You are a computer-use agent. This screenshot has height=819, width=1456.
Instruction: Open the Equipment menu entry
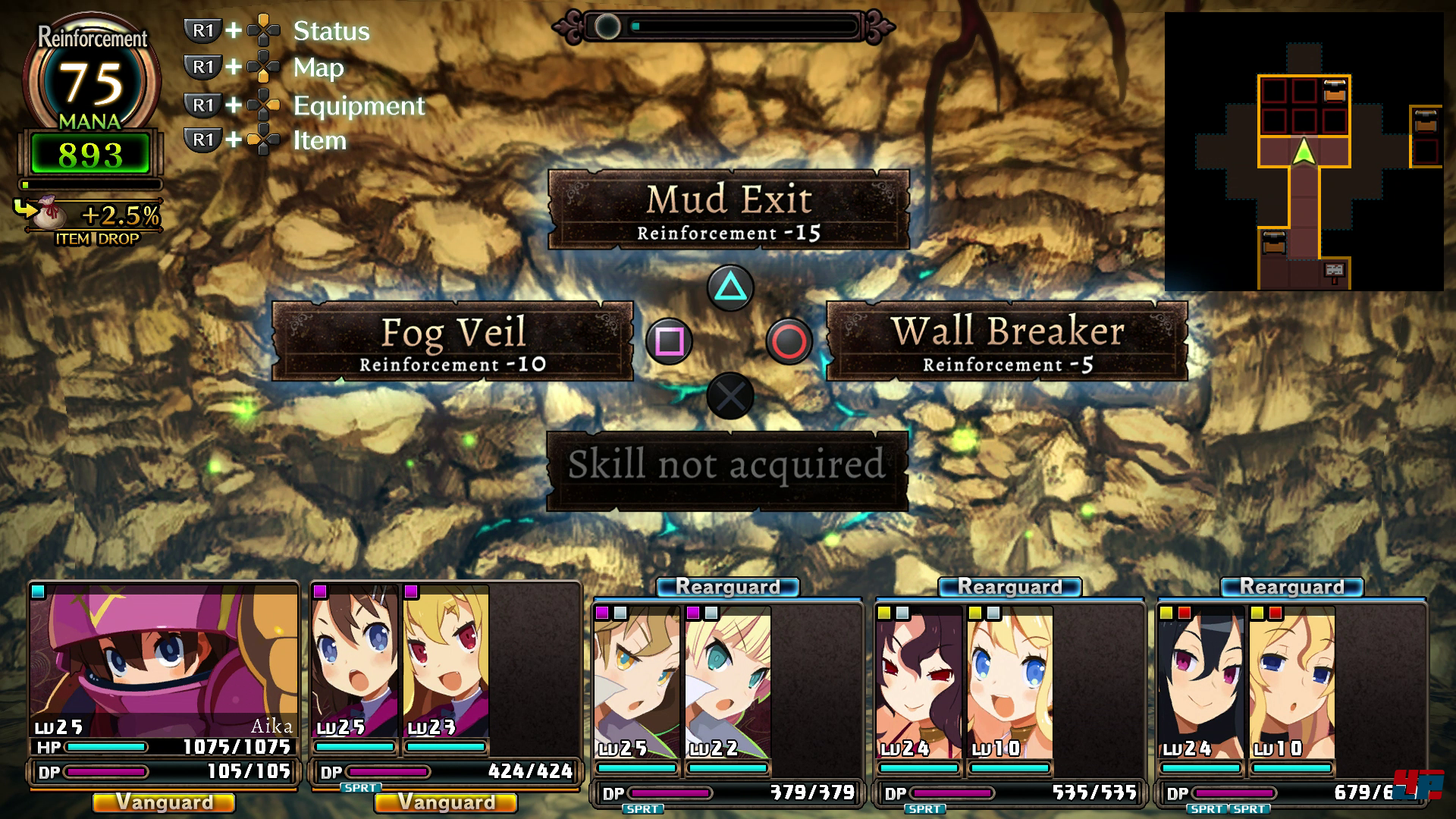pyautogui.click(x=358, y=105)
